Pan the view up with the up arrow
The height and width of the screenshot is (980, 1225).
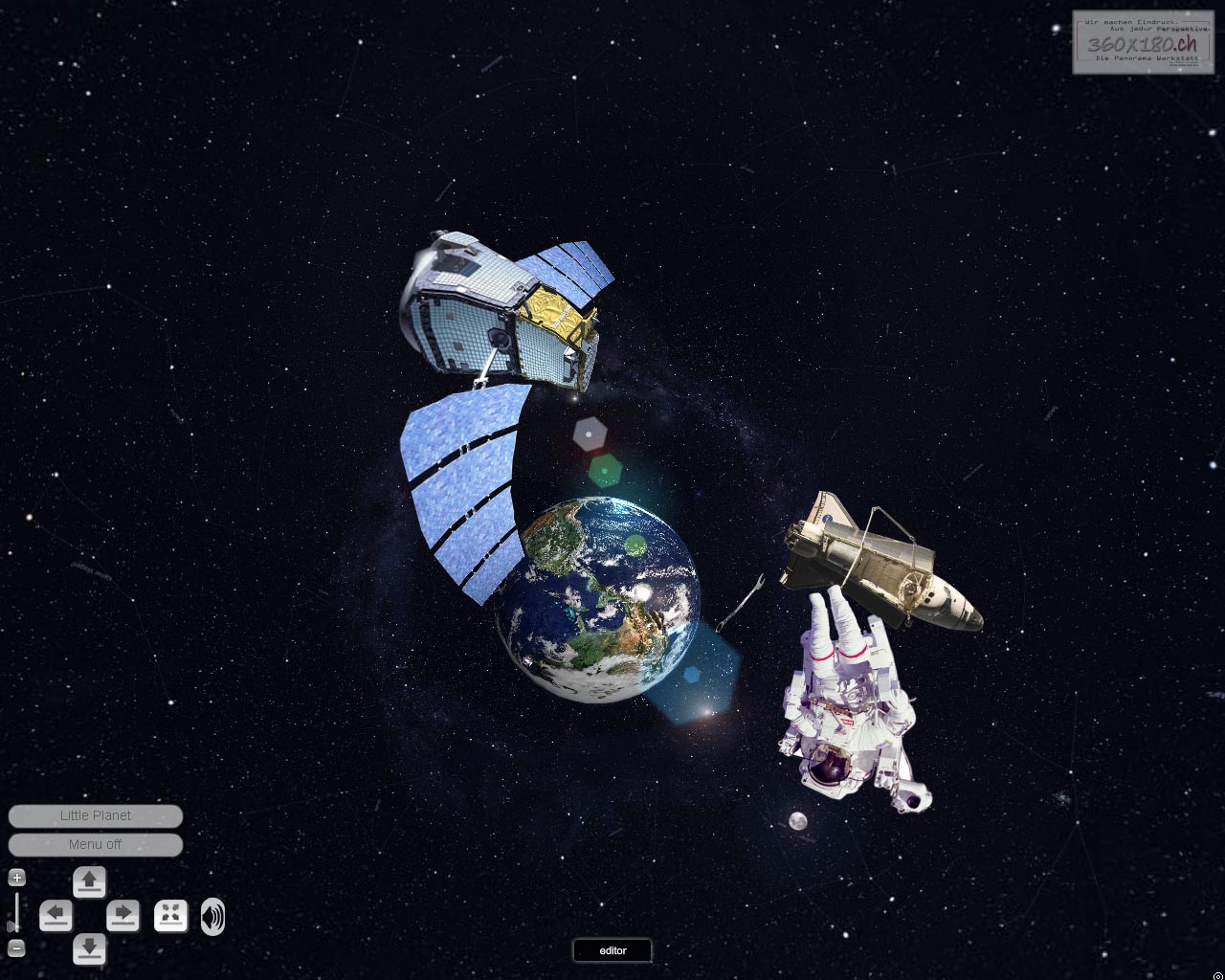point(89,881)
